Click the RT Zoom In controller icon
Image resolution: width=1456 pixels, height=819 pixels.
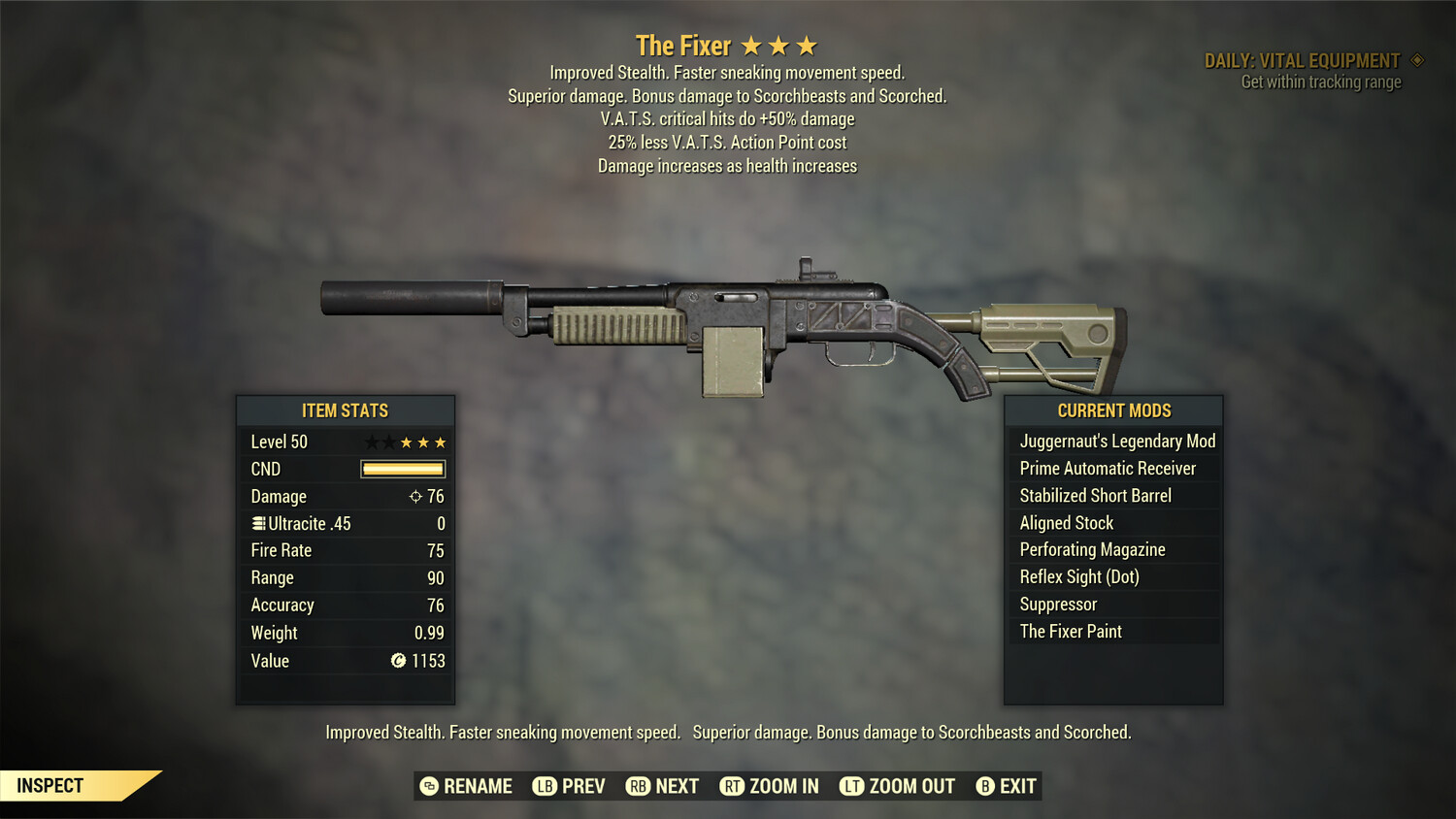click(733, 786)
